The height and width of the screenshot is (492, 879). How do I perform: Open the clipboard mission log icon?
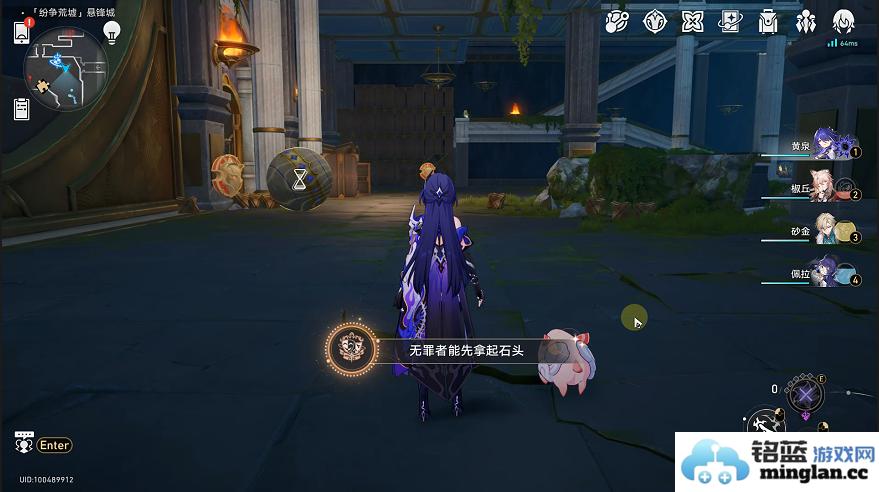tap(21, 109)
